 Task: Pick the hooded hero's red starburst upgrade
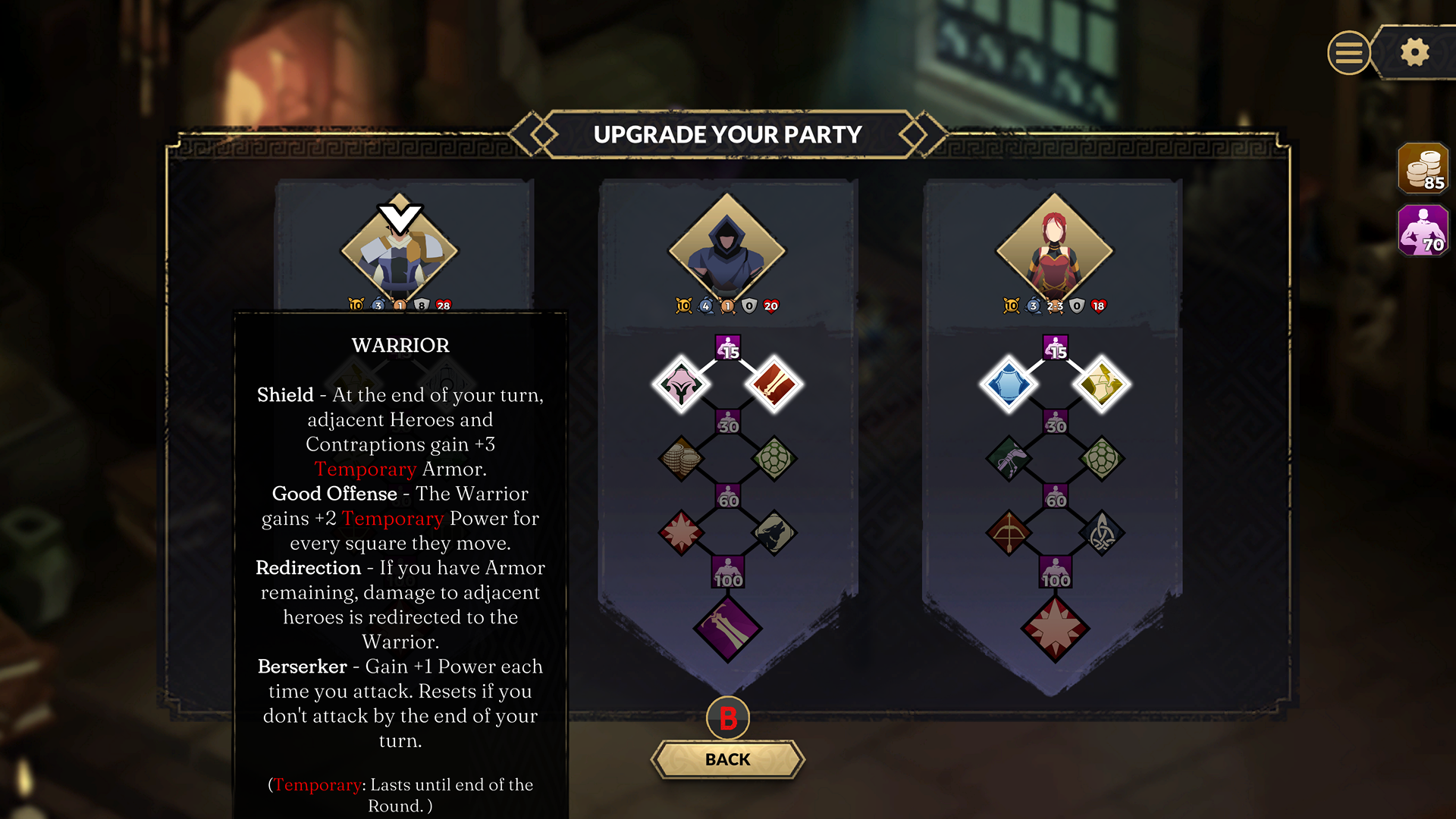click(681, 532)
